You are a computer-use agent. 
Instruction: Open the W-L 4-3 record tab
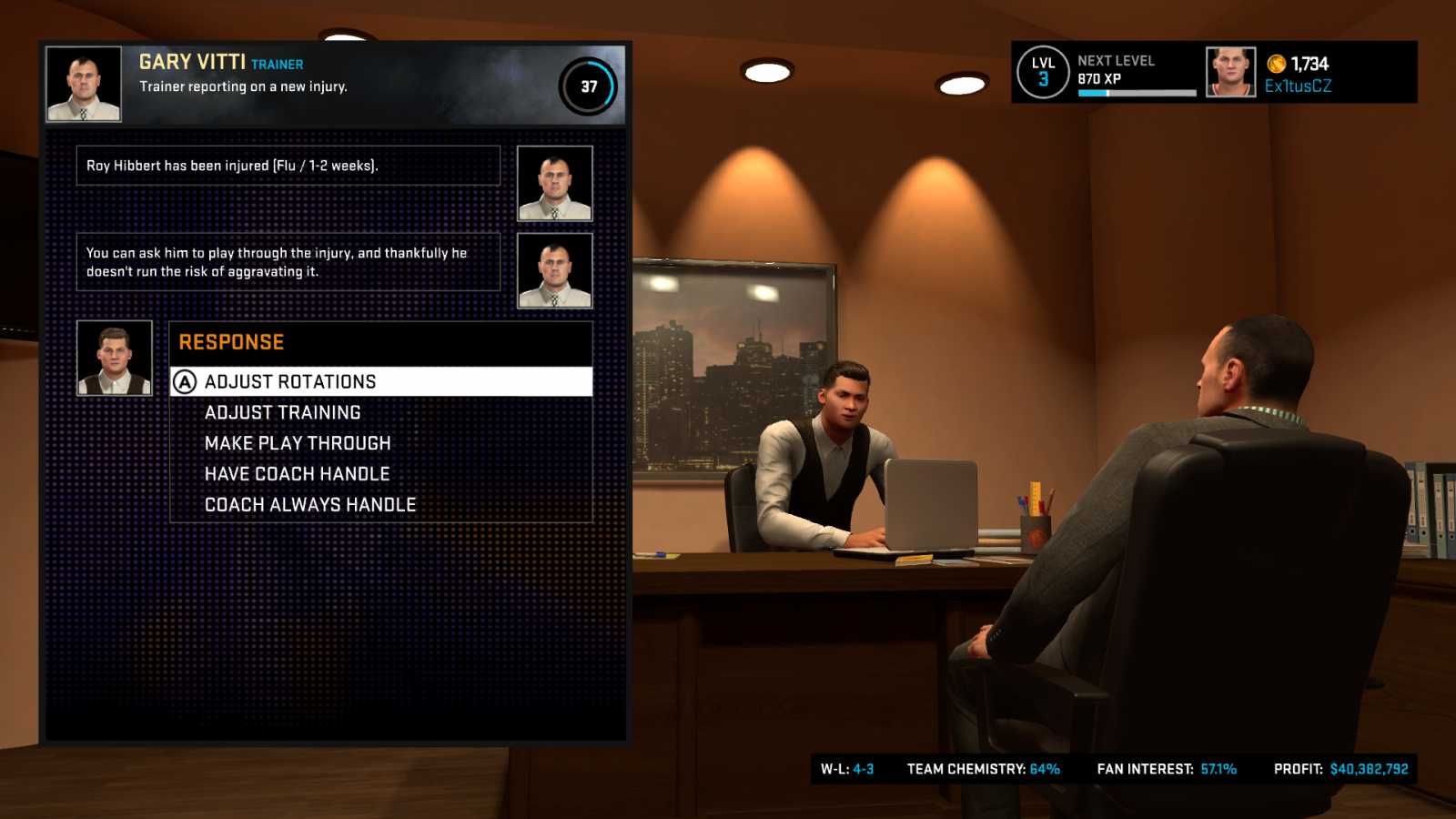[850, 768]
